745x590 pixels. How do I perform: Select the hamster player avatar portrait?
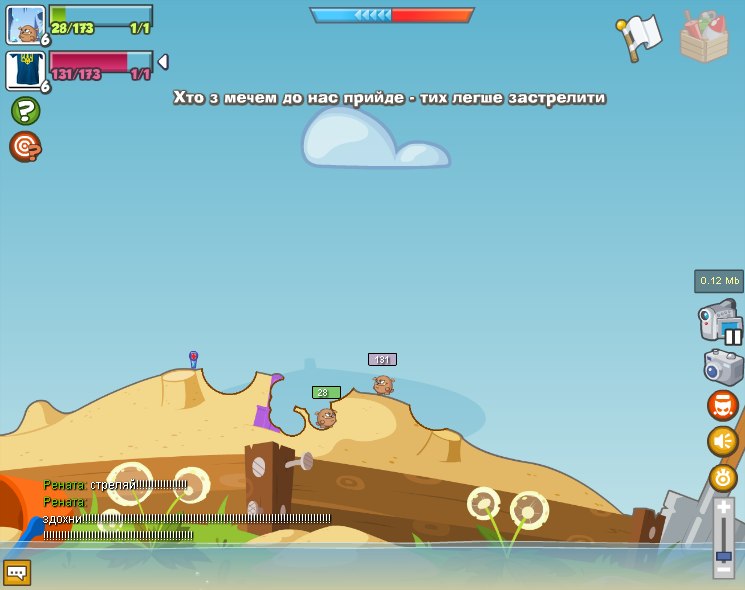26,24
